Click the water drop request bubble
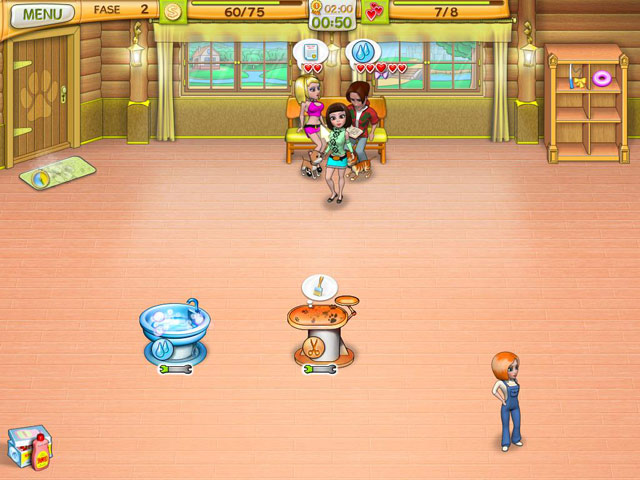The image size is (640, 480). click(361, 51)
